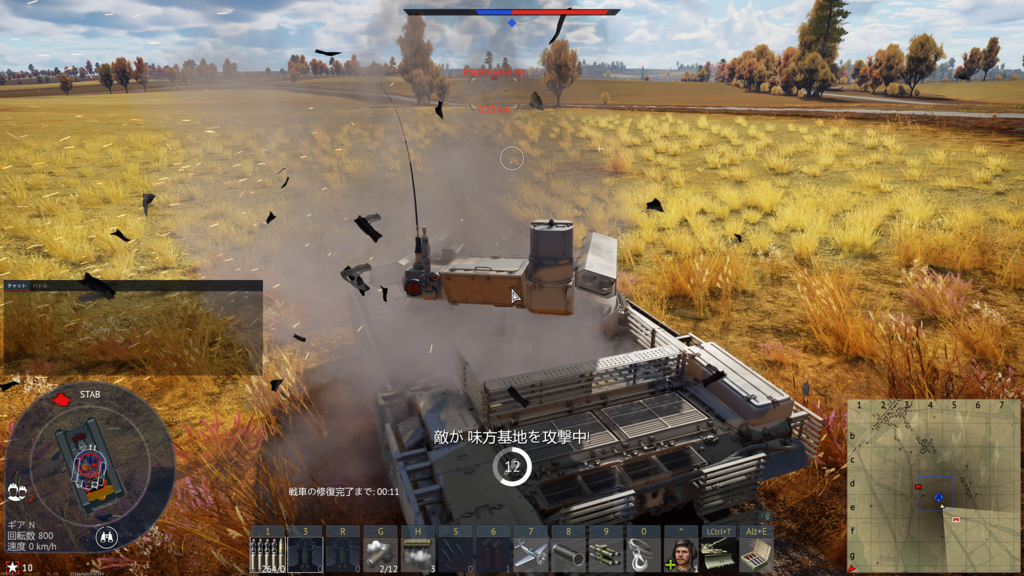This screenshot has width=1024, height=576.
Task: Toggle the dozer blade vehicle slot
Action: 719,553
